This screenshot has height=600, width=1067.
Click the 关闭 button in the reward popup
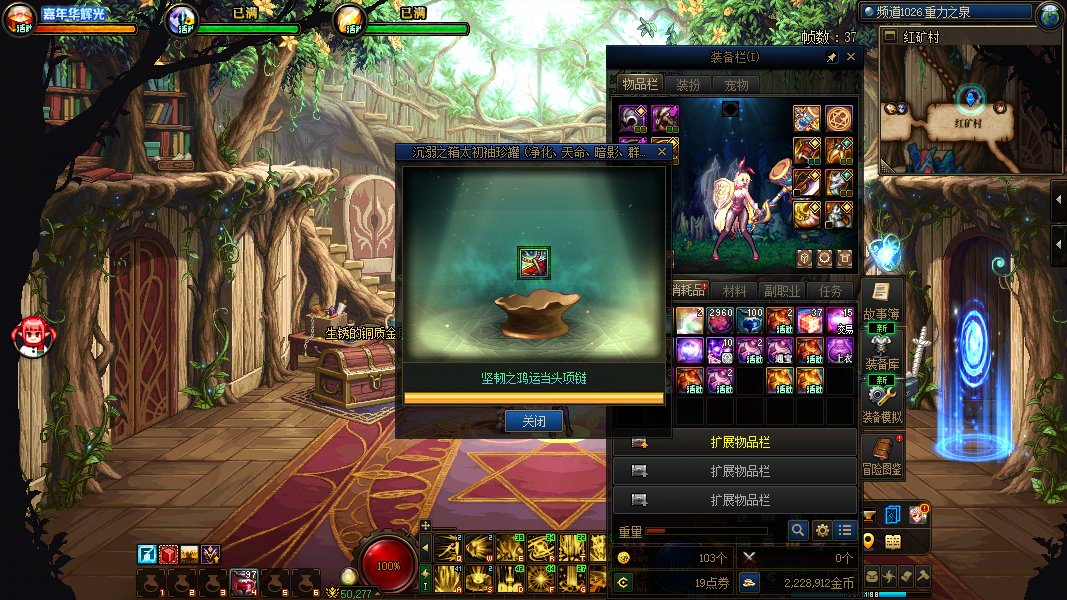pos(534,421)
